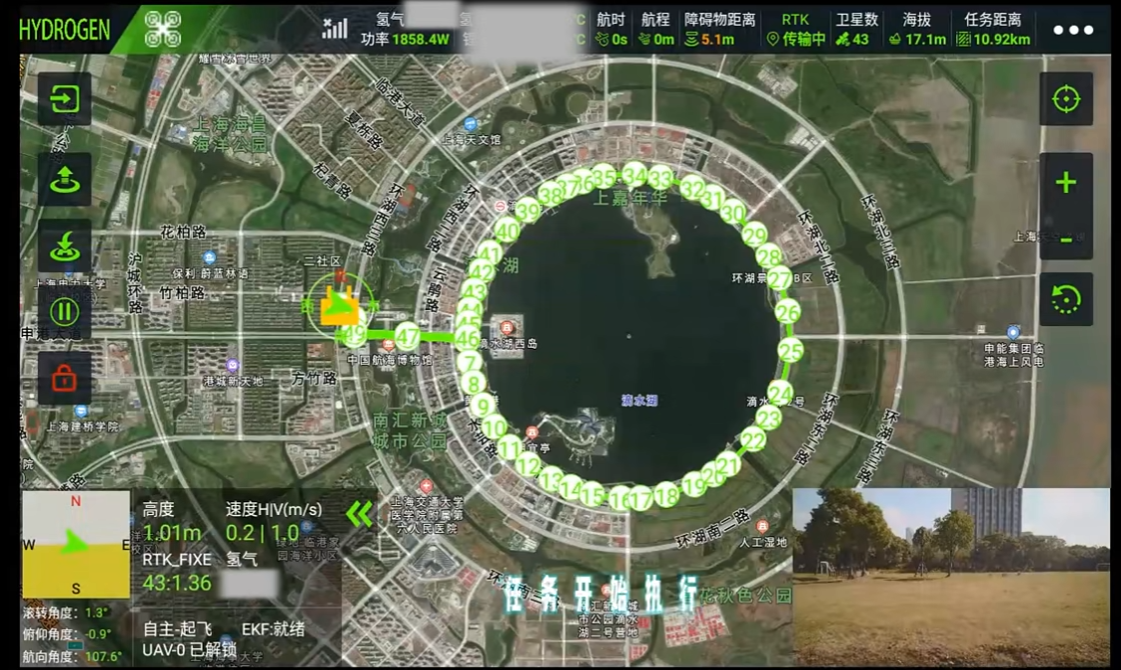Select the quadcopter drone icon in the header

coord(162,29)
